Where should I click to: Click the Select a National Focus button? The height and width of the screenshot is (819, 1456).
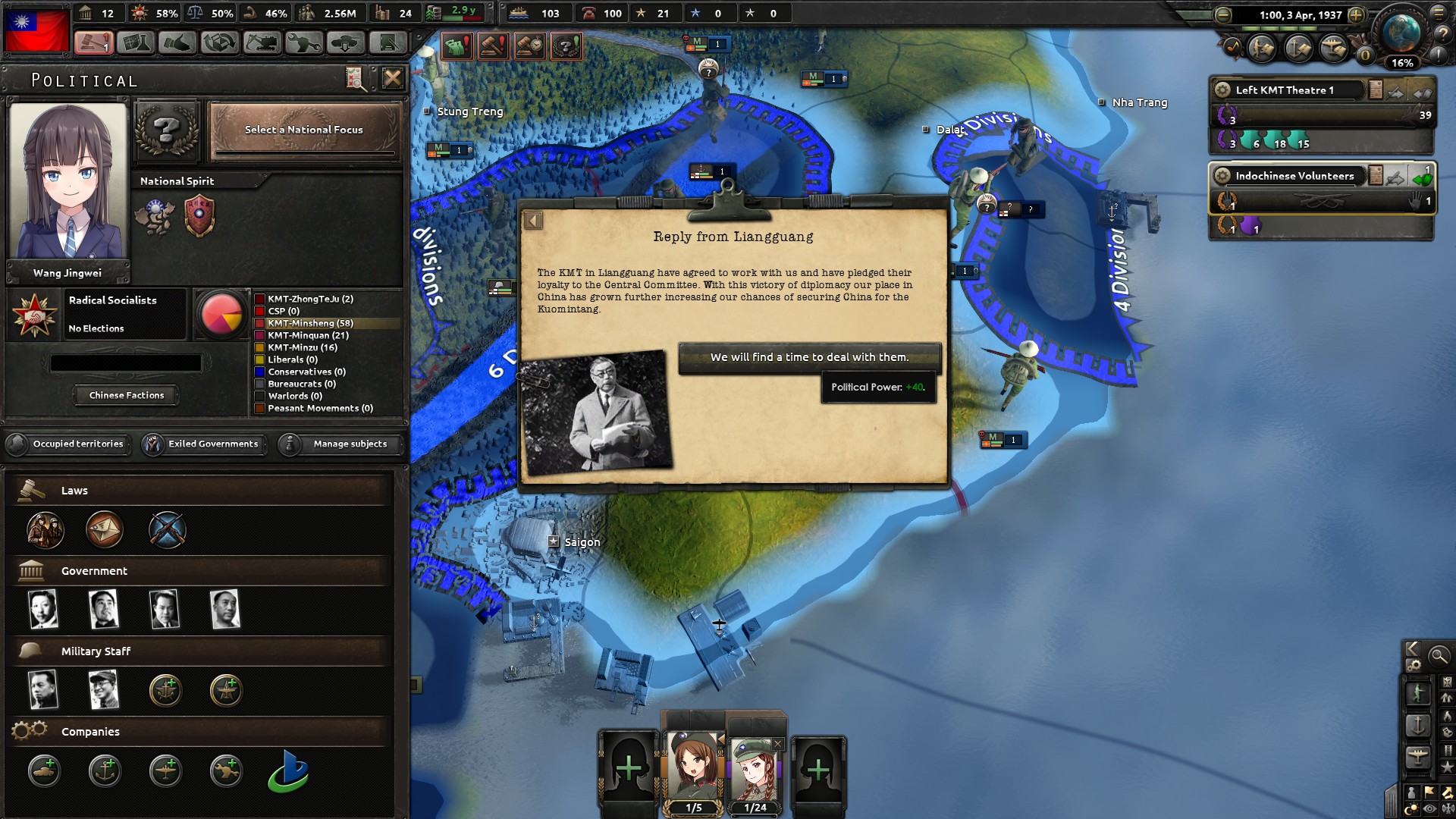[303, 130]
